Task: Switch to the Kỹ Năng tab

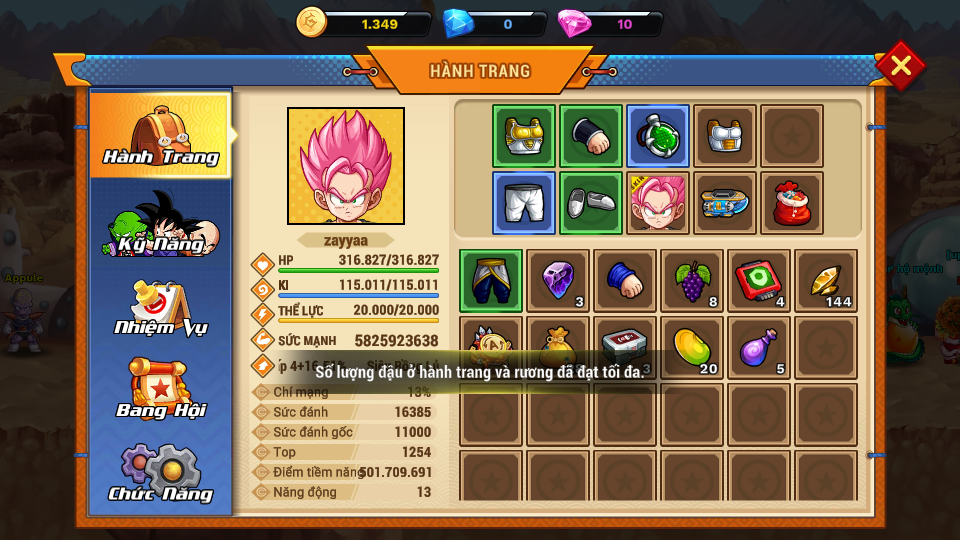Action: click(x=161, y=224)
